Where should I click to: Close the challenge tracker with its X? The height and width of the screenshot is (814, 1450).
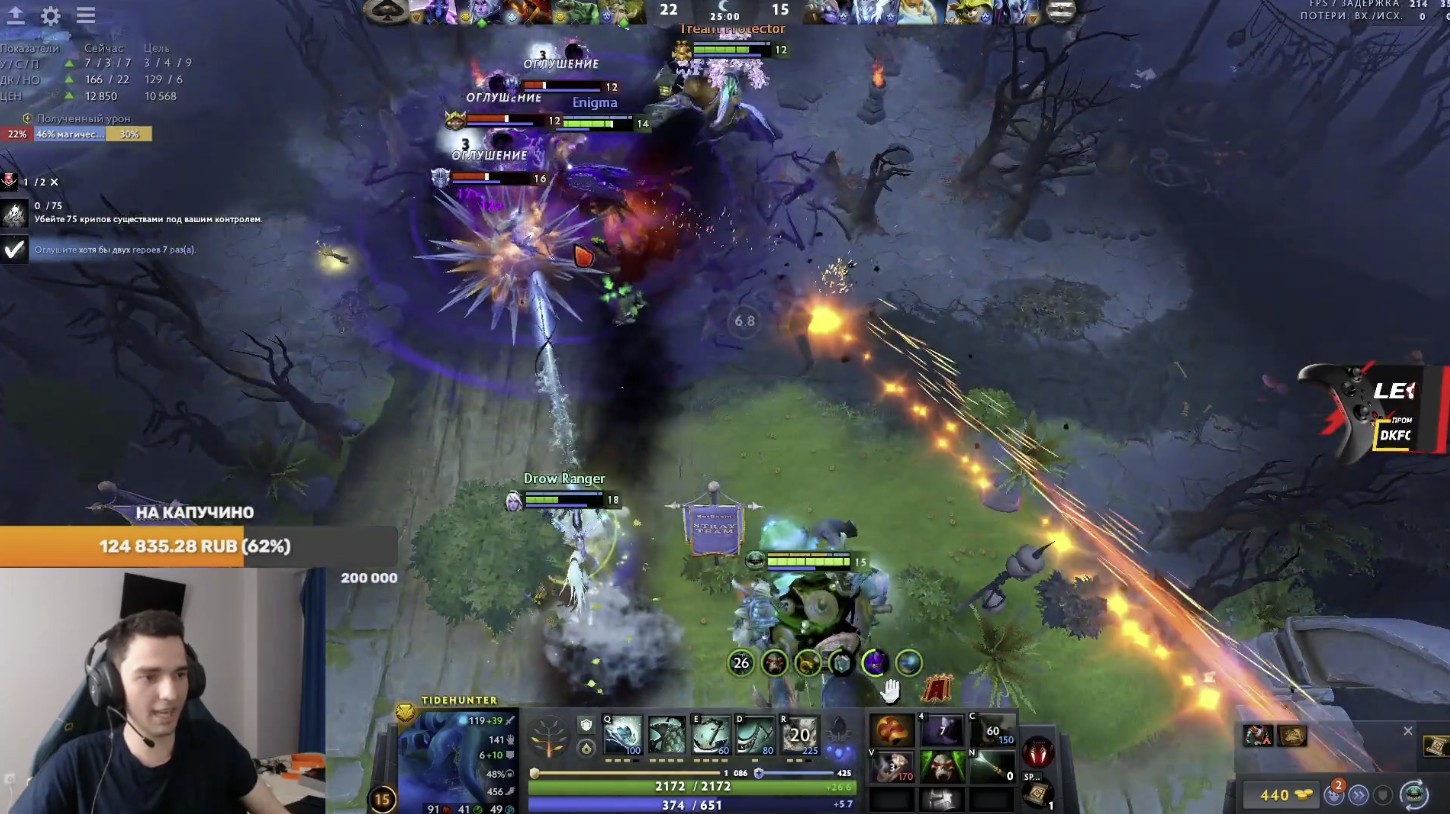tap(54, 182)
